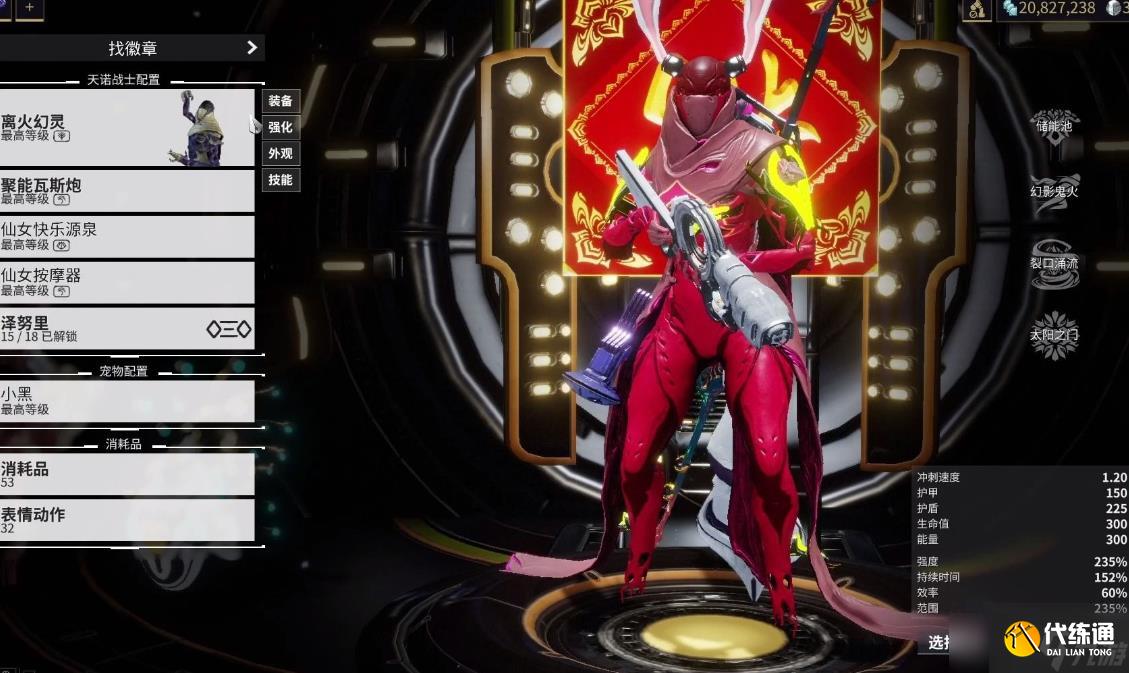Open the 找徽章 loadout selector arrow

point(251,47)
